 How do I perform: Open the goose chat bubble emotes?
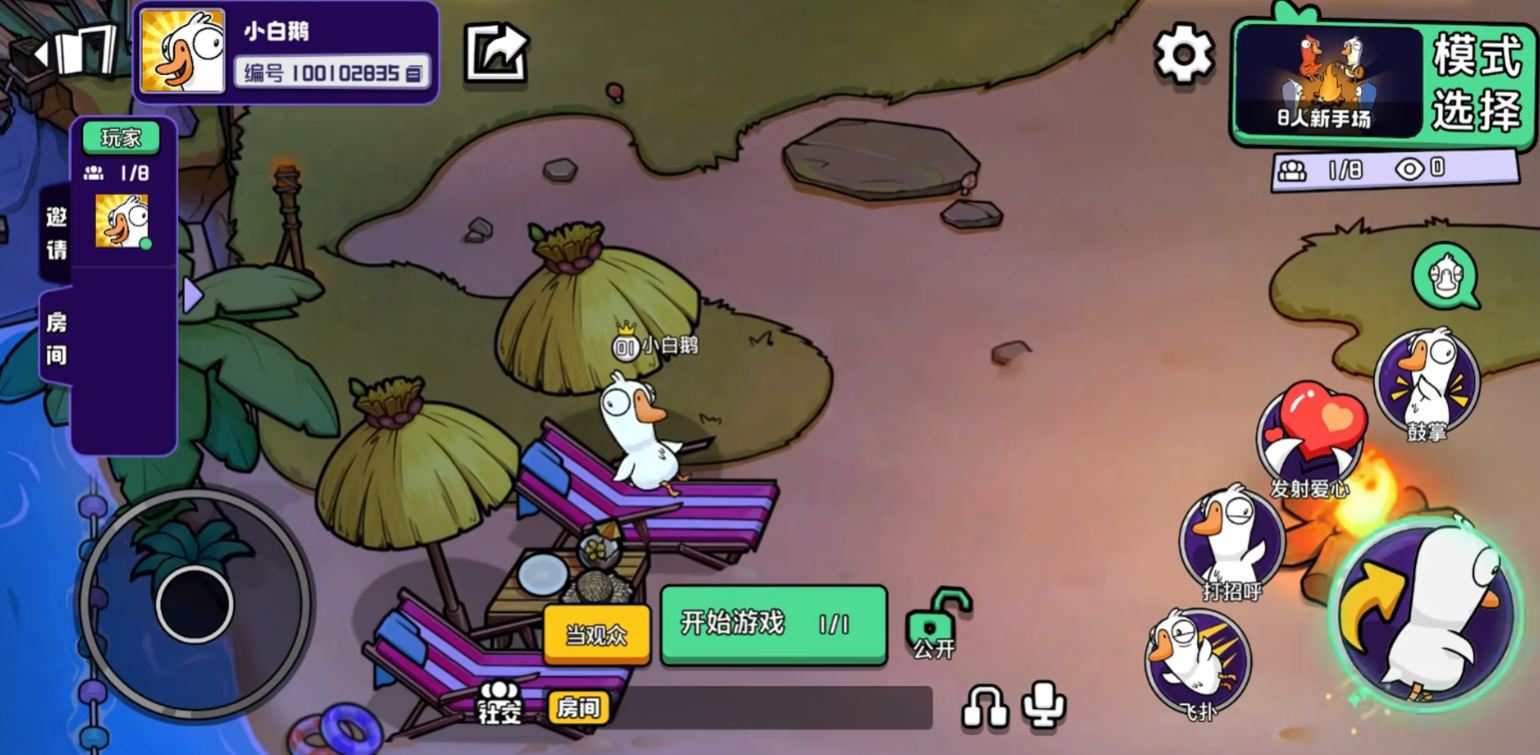[1445, 276]
